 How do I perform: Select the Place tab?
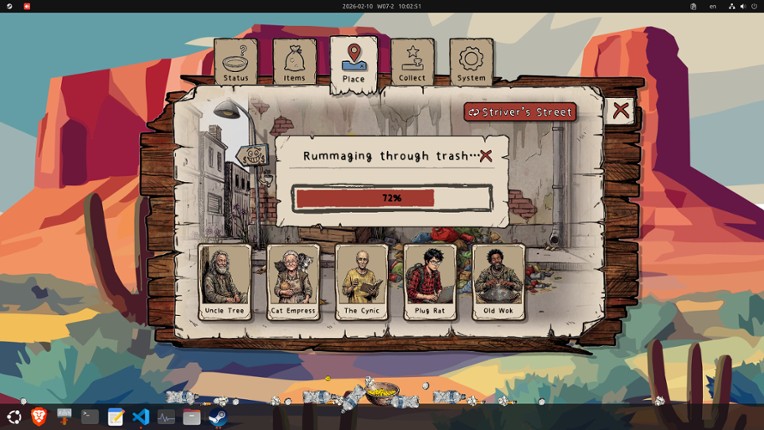[x=353, y=62]
